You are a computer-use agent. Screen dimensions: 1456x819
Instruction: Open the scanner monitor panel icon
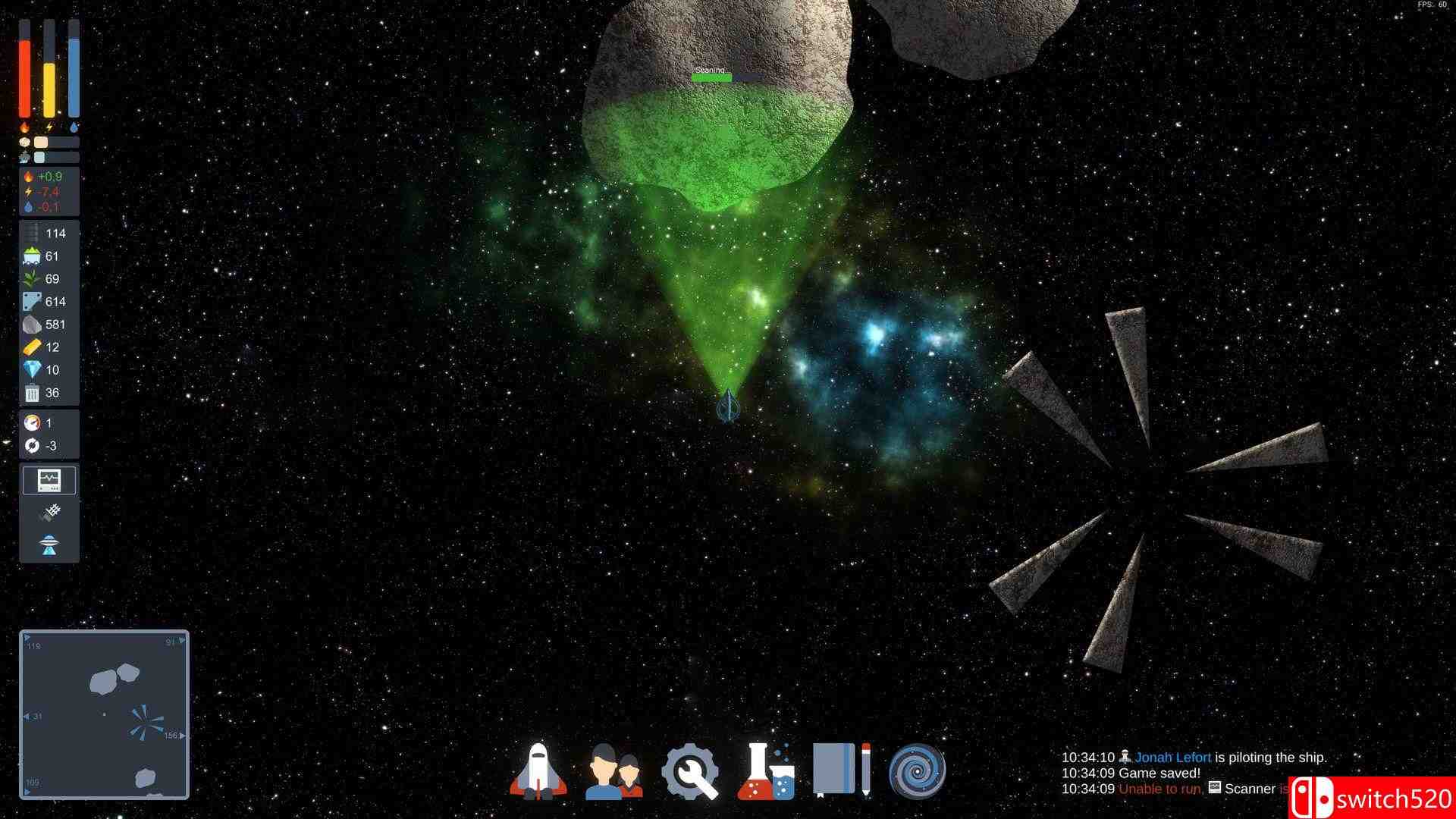[x=49, y=479]
